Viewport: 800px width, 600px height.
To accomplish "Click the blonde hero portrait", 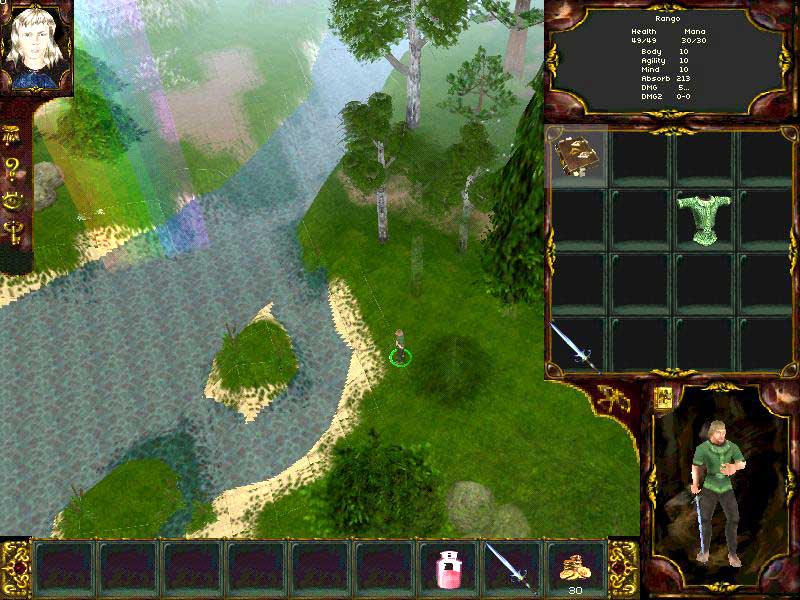I will [35, 47].
